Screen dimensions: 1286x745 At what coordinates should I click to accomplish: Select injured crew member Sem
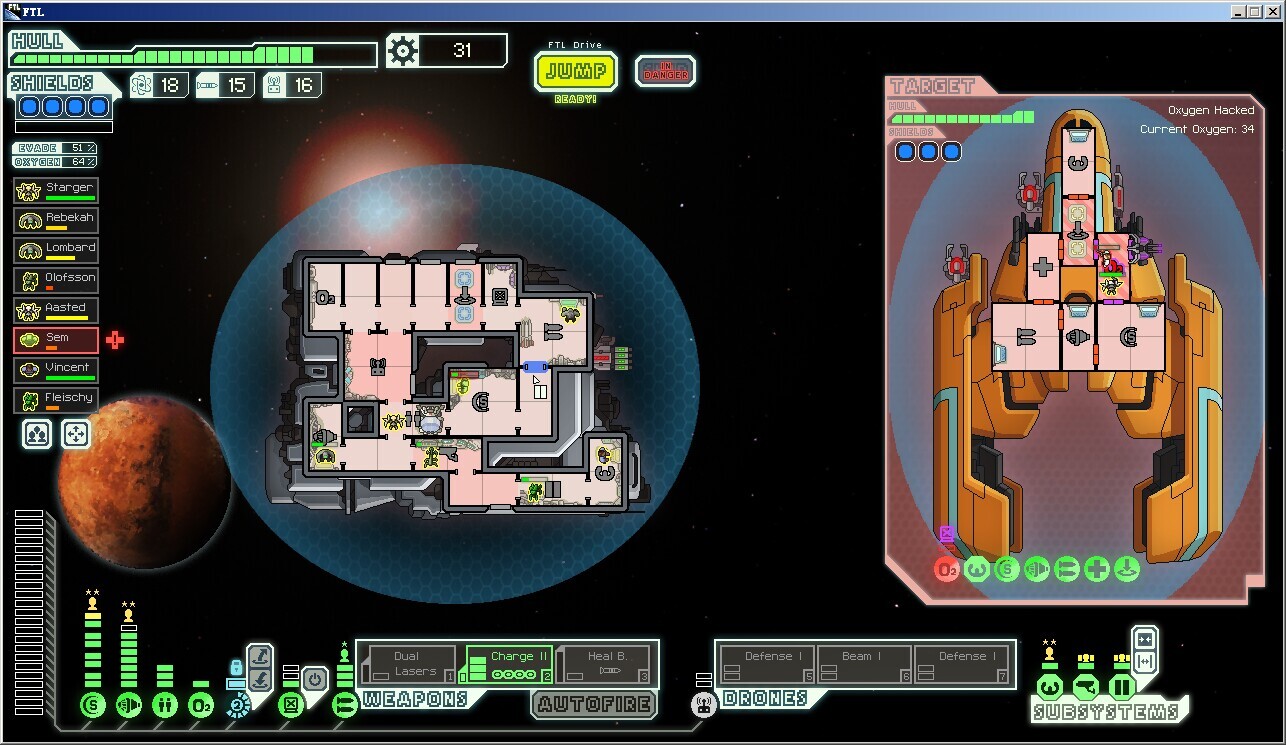coord(56,340)
